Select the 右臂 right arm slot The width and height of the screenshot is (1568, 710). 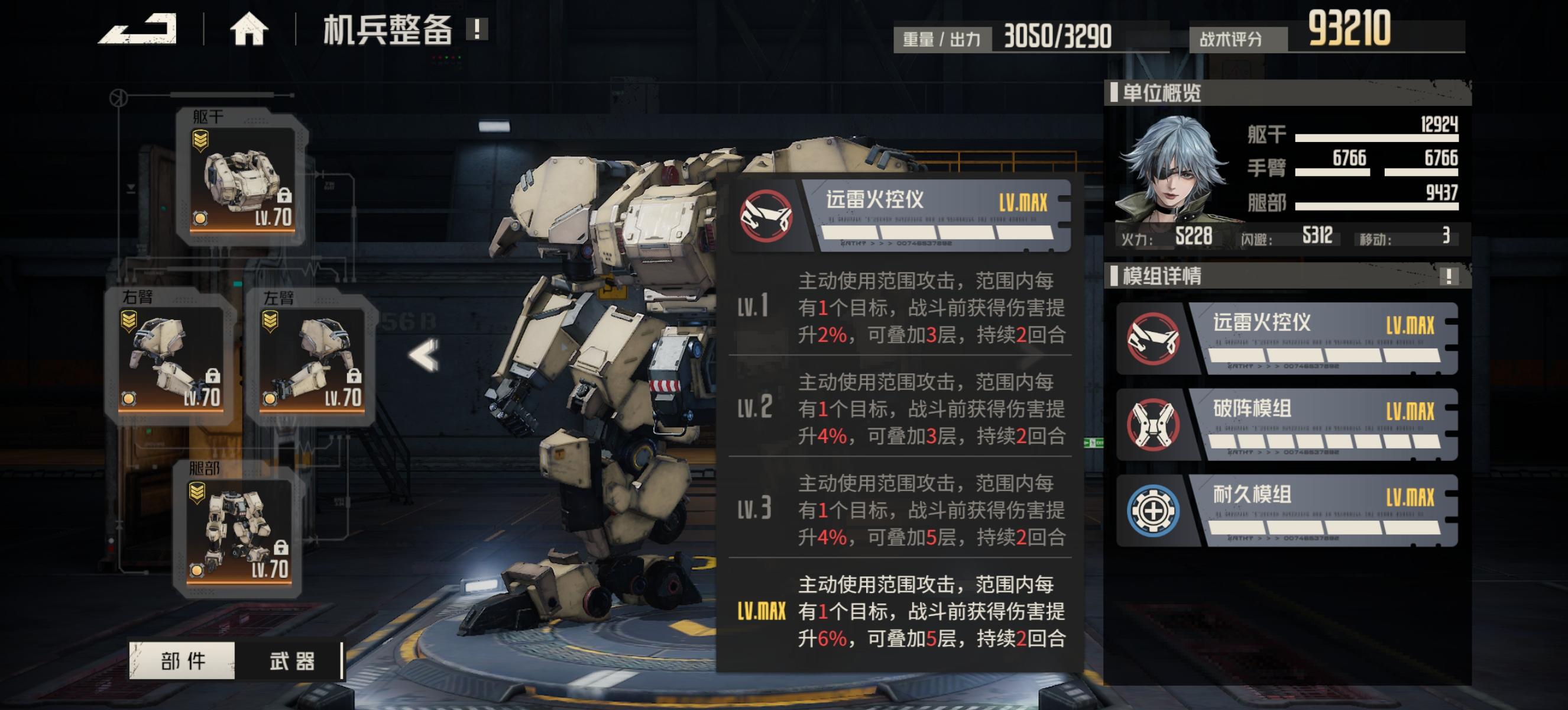click(x=171, y=358)
